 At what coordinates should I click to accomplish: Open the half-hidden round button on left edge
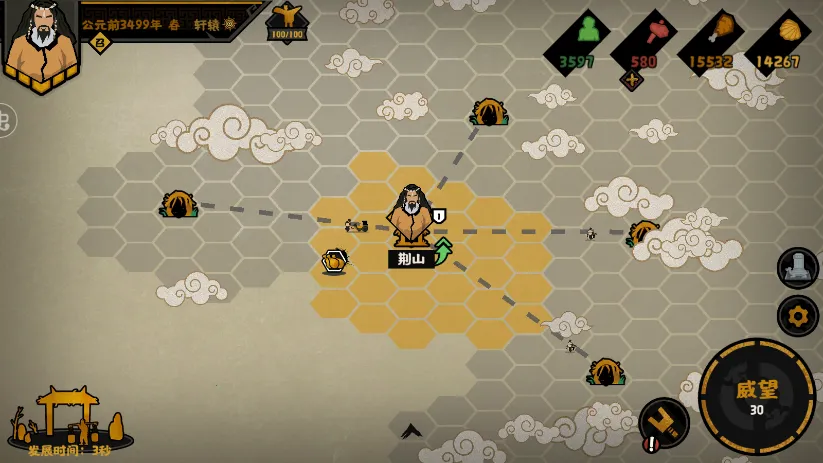[5, 120]
